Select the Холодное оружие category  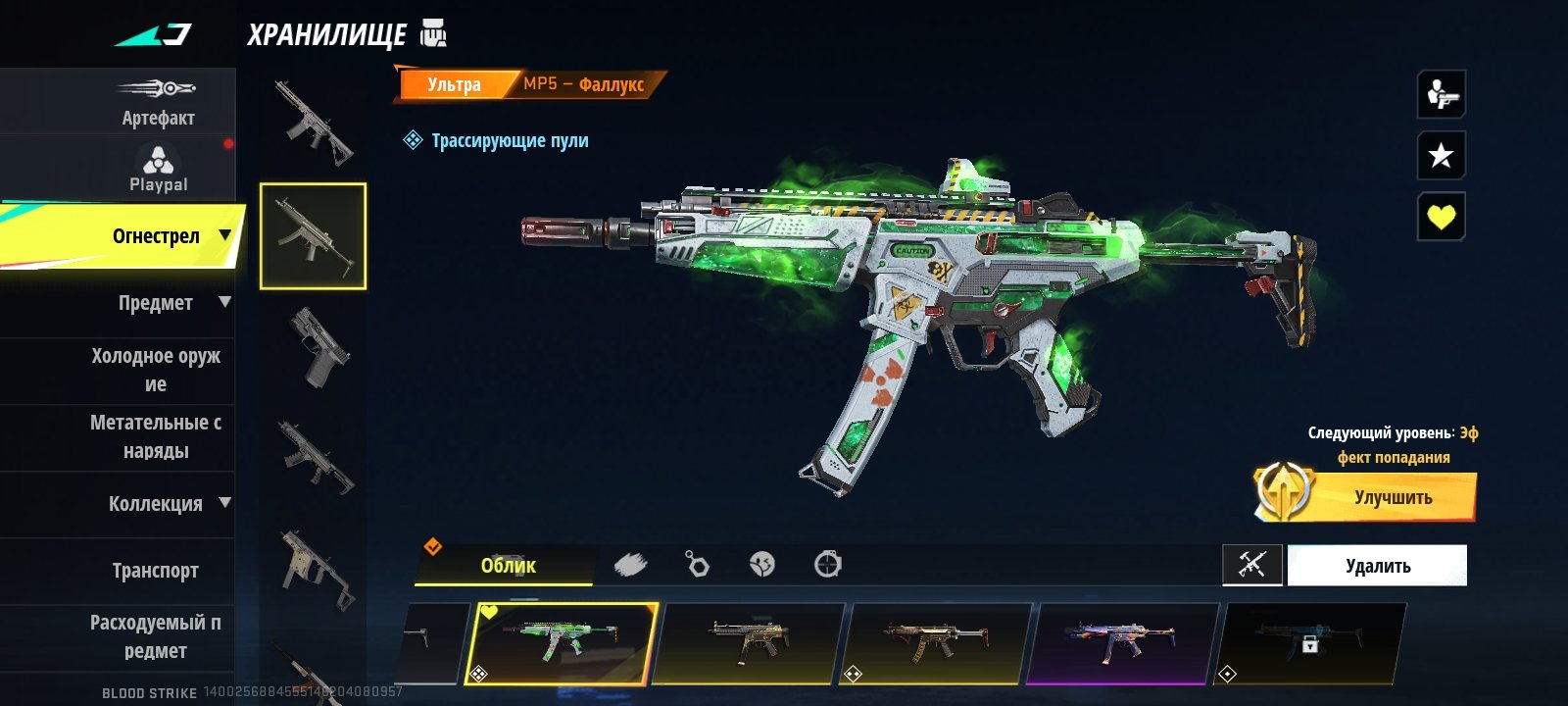click(x=157, y=370)
